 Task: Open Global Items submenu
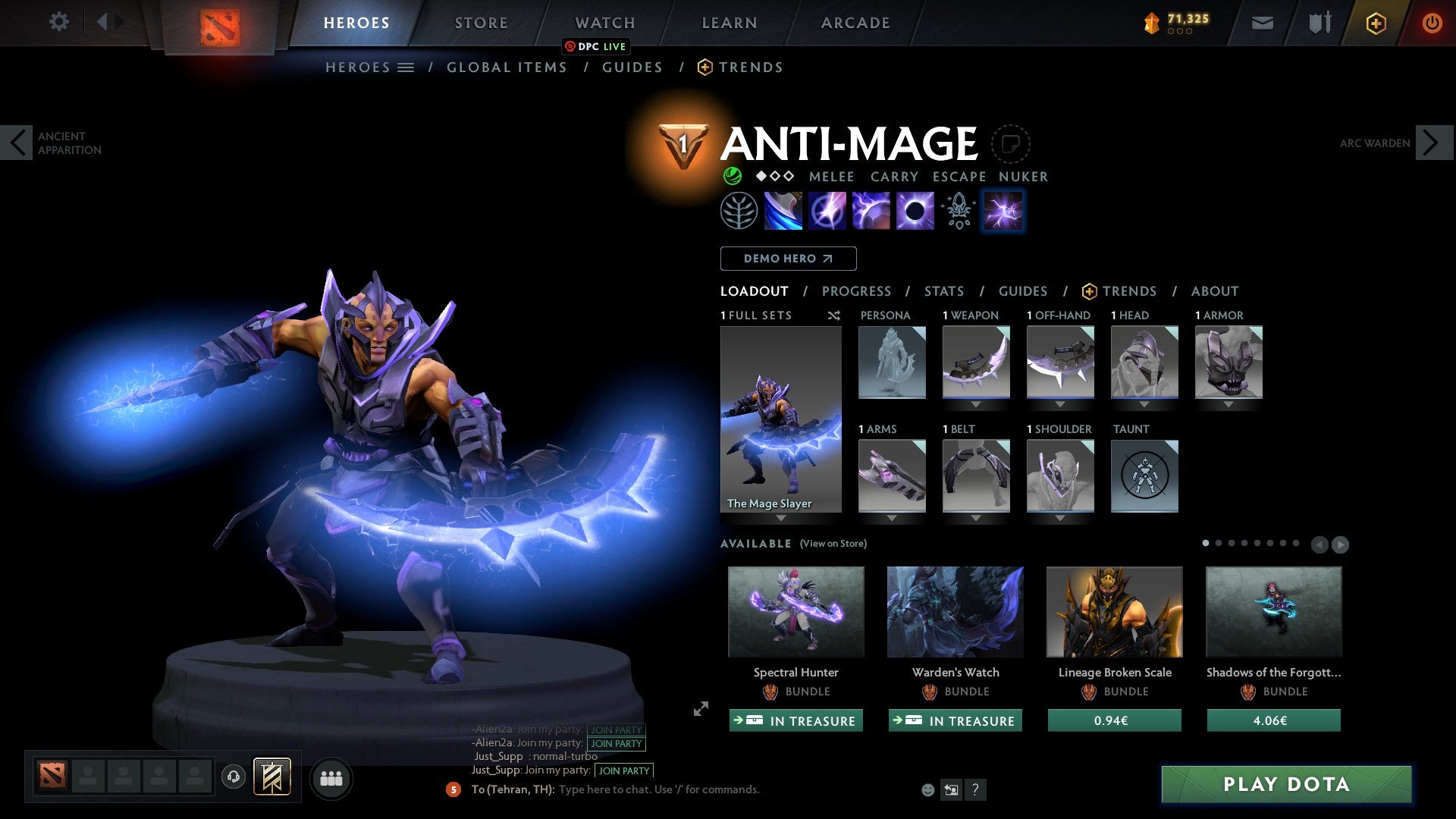[x=507, y=67]
